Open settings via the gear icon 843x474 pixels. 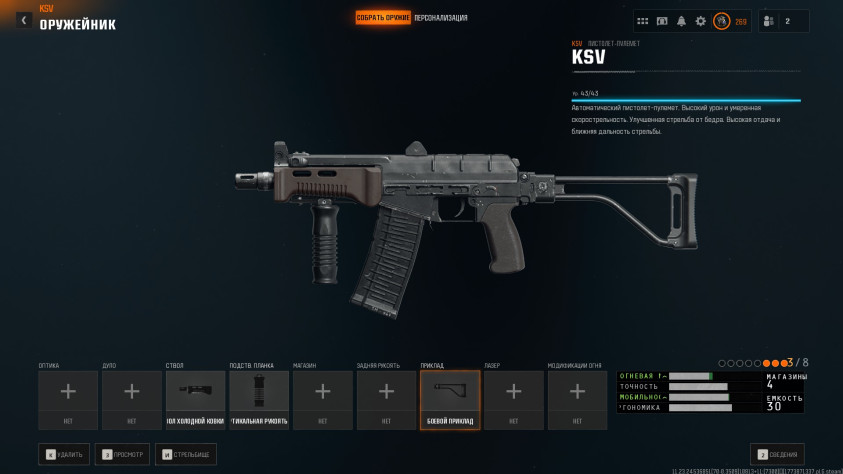[700, 21]
